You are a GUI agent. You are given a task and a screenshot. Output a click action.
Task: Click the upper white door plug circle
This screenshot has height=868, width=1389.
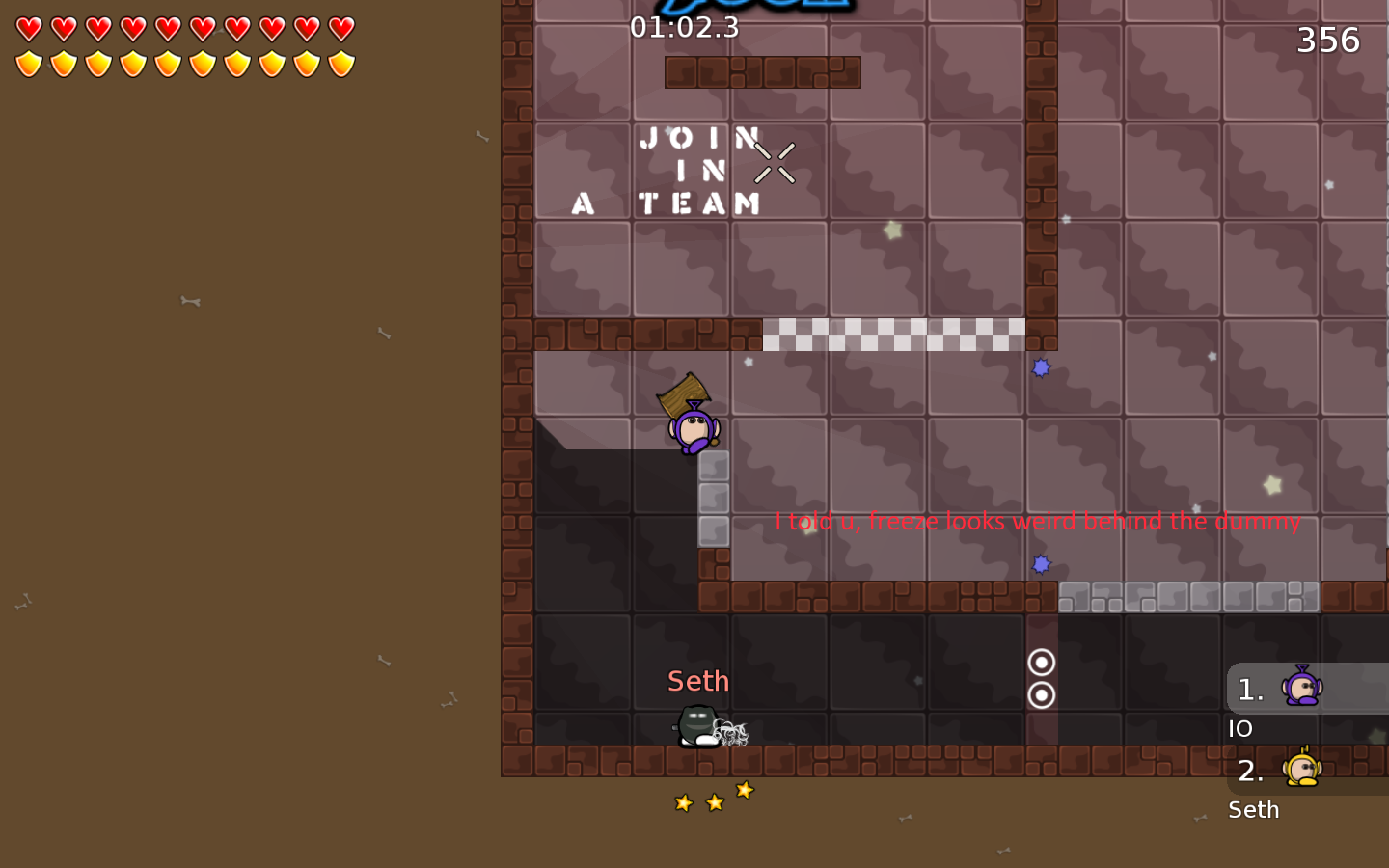[1041, 663]
